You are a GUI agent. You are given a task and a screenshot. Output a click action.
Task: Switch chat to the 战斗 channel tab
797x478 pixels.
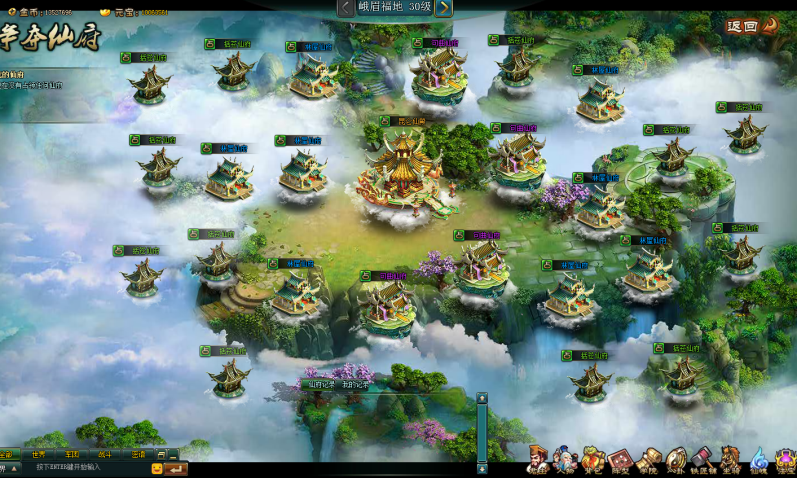[105, 454]
